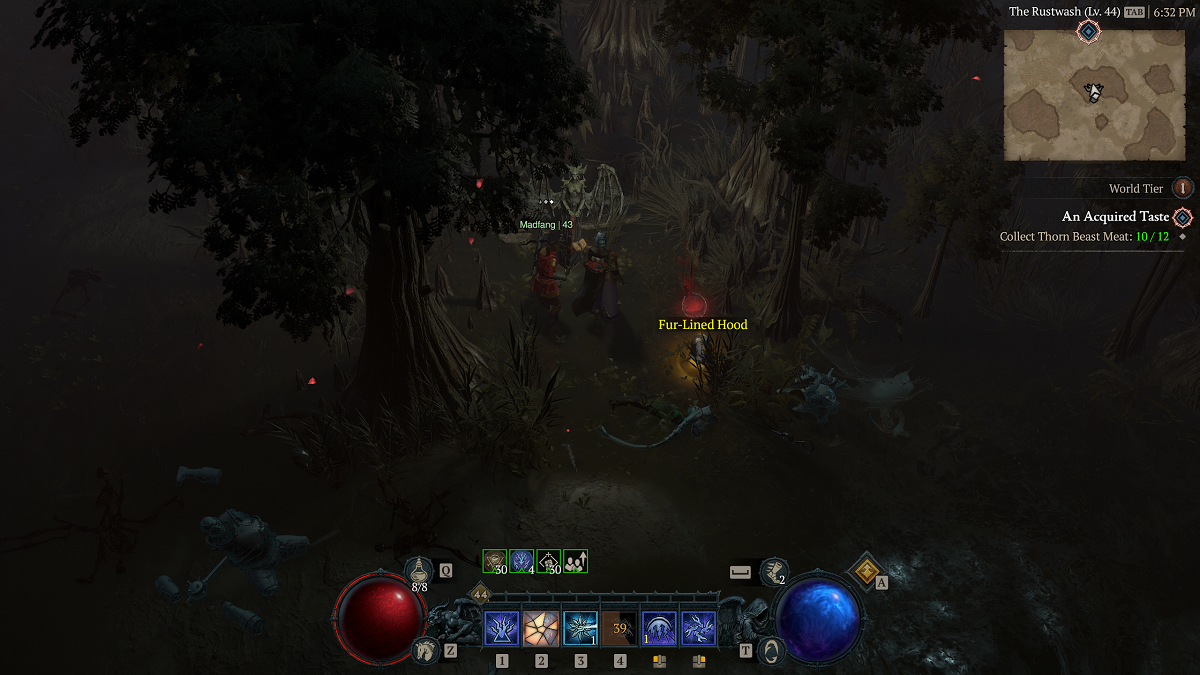The image size is (1200, 675).
Task: Click the horse mount icon
Action: point(424,650)
